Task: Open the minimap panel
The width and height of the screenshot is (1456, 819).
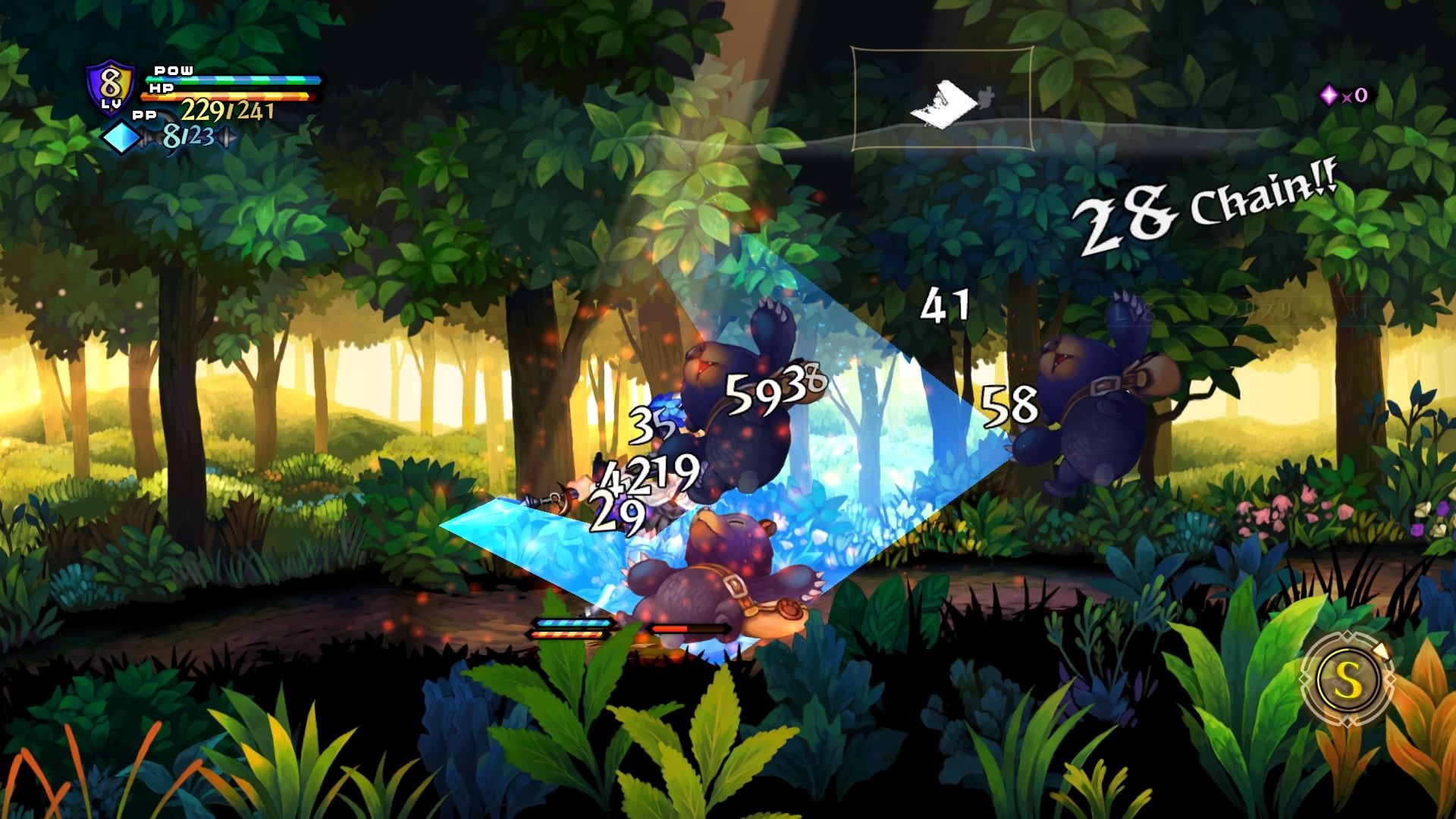Action: pos(942,99)
